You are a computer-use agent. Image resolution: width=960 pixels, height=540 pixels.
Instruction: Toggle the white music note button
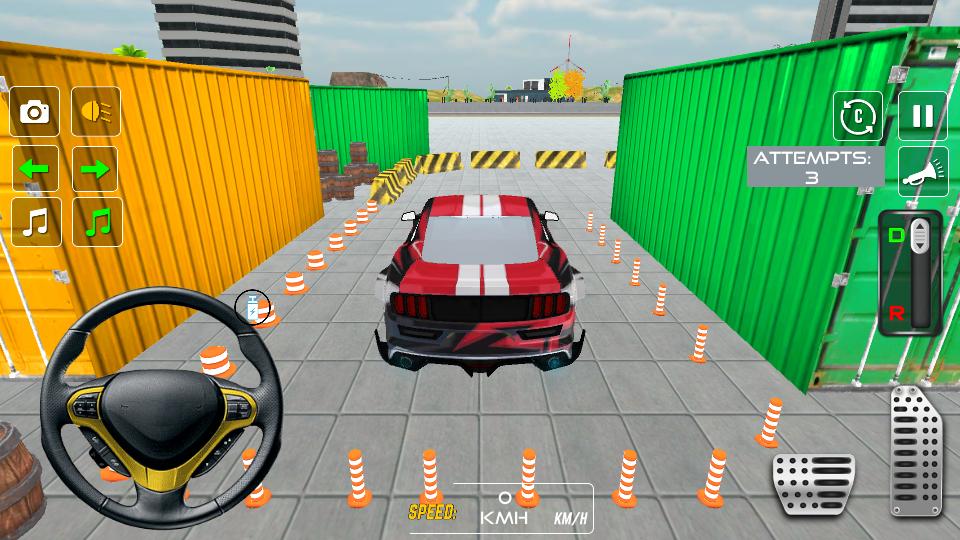(x=35, y=222)
